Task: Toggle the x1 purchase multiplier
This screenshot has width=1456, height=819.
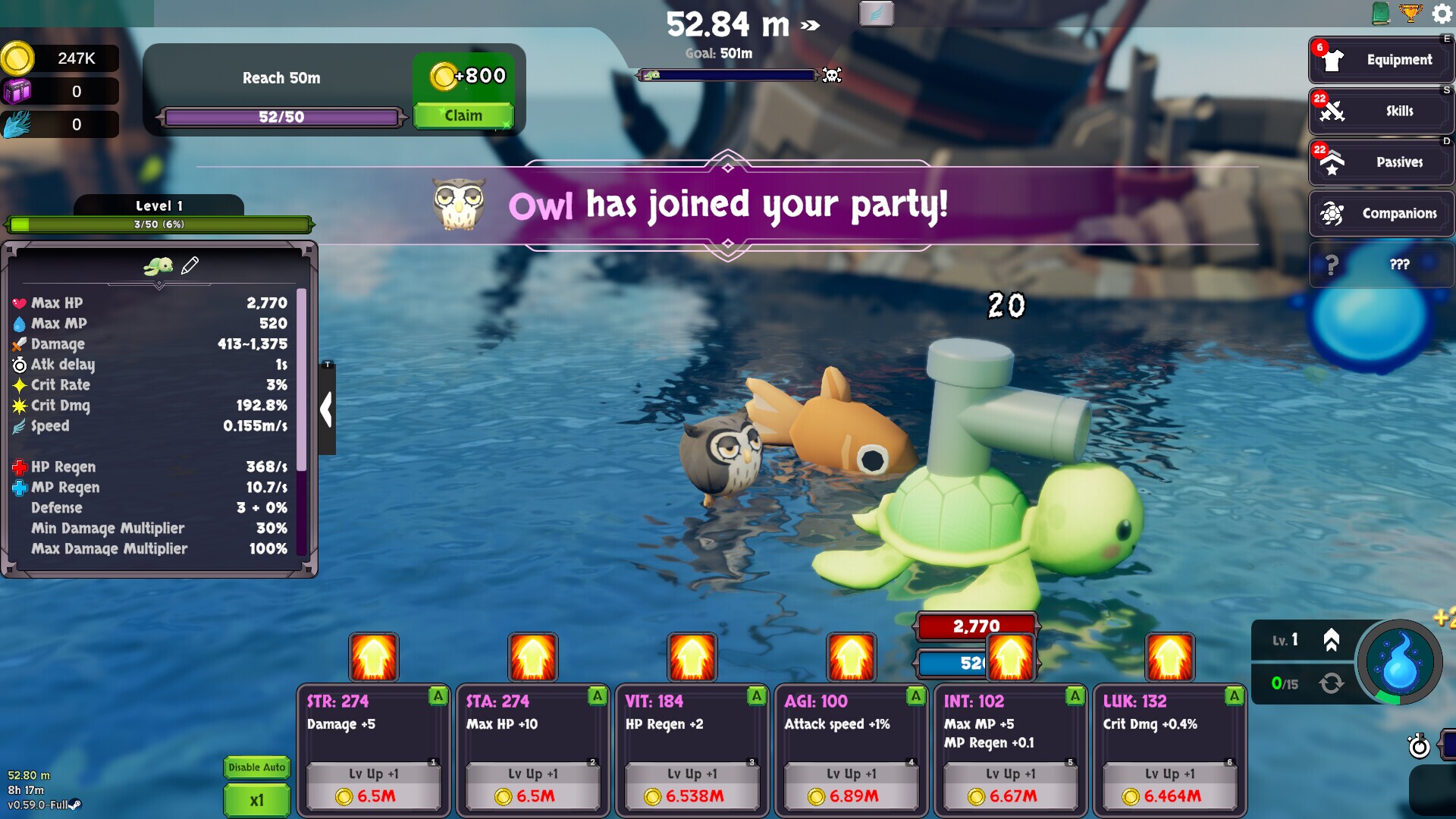Action: [256, 800]
